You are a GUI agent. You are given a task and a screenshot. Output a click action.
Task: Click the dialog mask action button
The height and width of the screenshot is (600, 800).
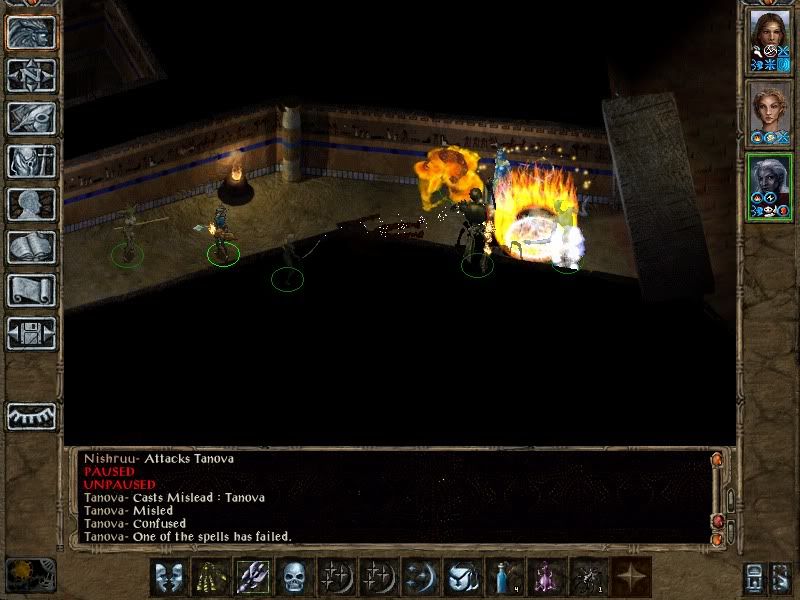pos(168,576)
